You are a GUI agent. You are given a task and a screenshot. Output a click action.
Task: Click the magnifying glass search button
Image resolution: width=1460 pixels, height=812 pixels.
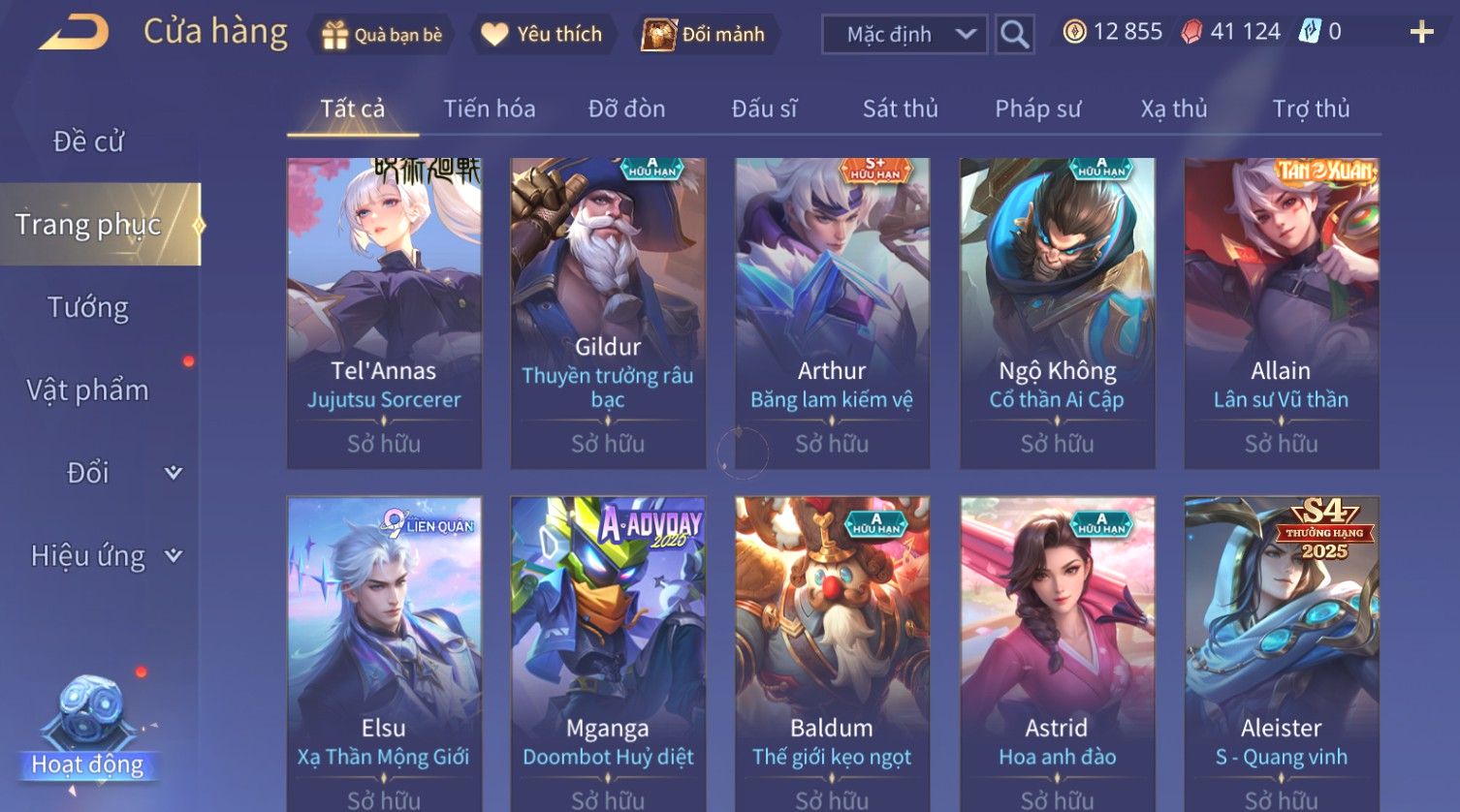pos(1014,35)
